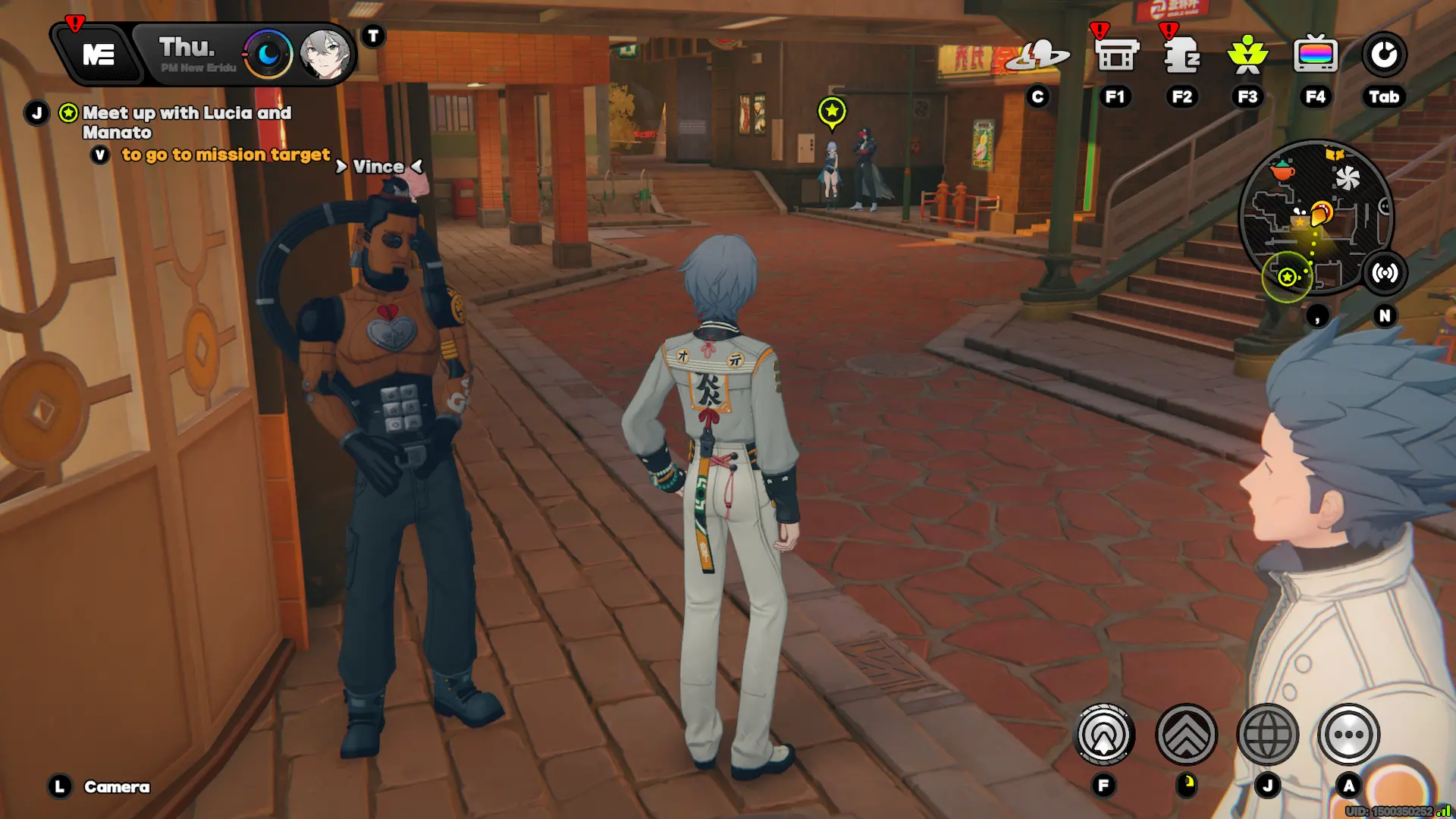Open the circular power-style Tab menu icon
The width and height of the screenshot is (1456, 819).
click(x=1384, y=55)
